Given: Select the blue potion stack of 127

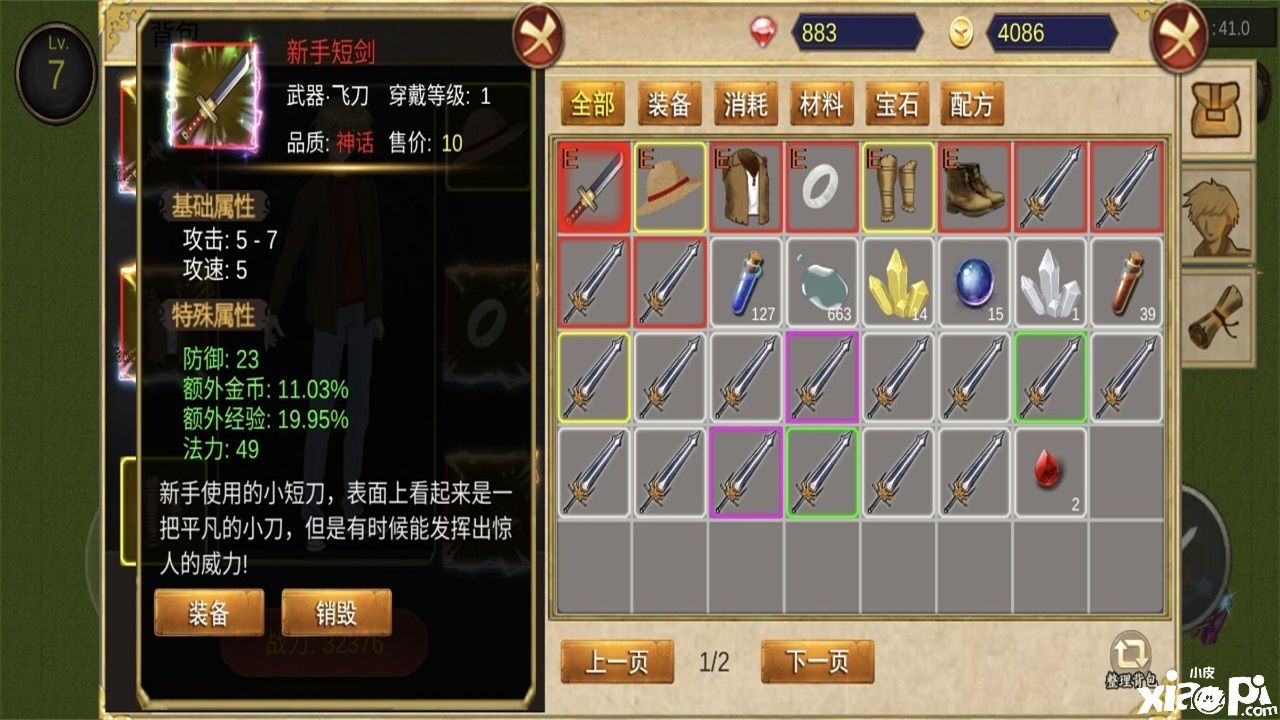Looking at the screenshot, I should pyautogui.click(x=746, y=283).
